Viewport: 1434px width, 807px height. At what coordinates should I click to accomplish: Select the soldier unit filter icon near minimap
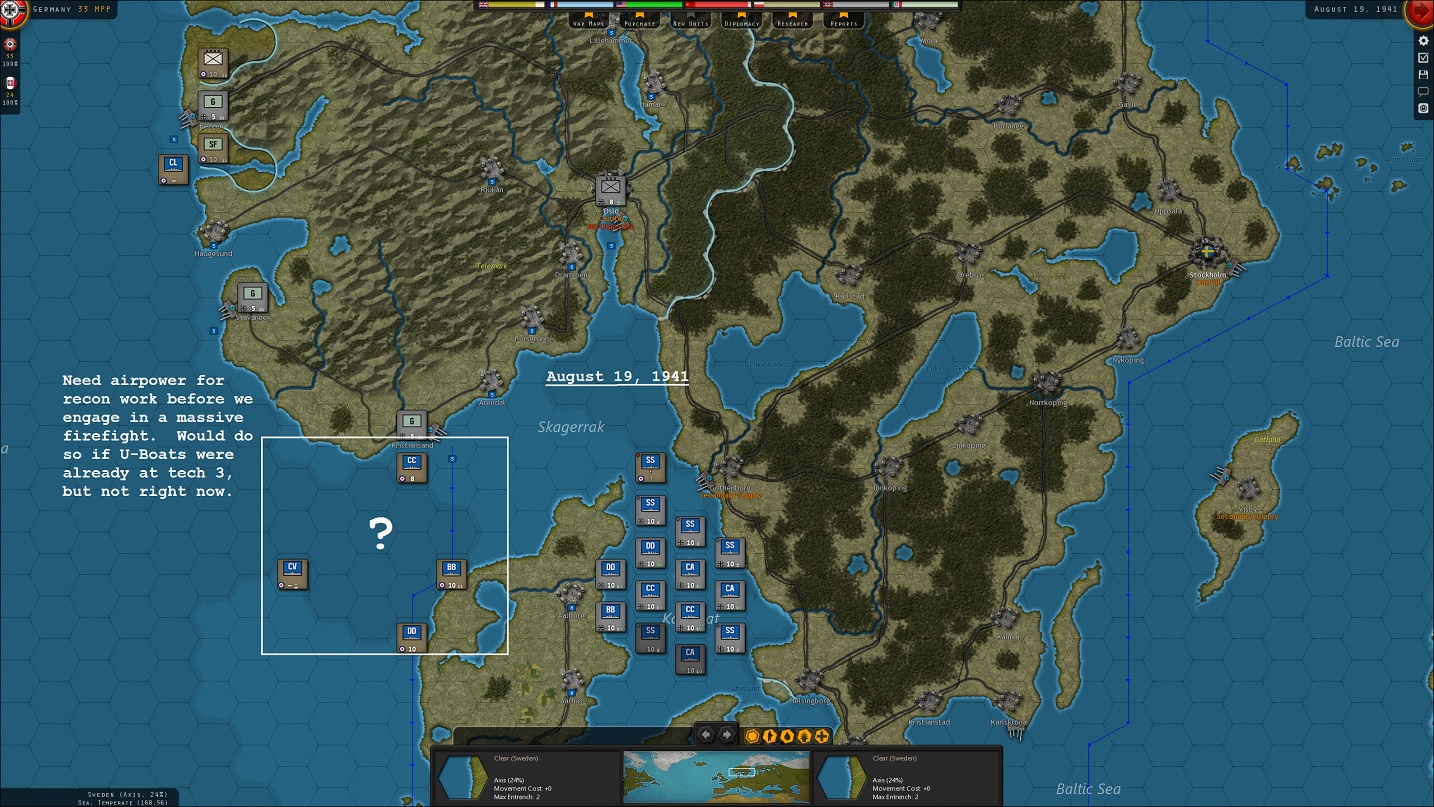[x=768, y=736]
